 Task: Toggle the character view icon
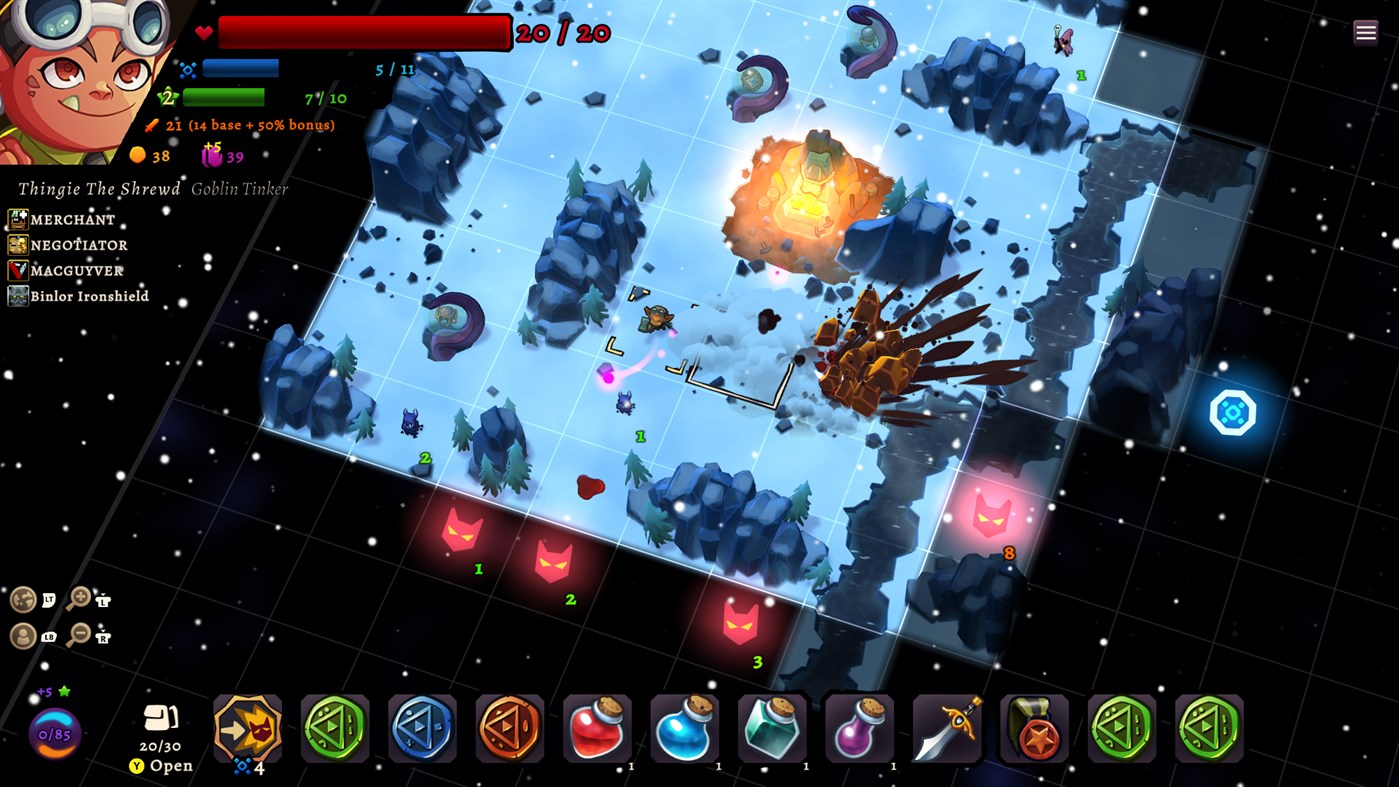click(22, 634)
